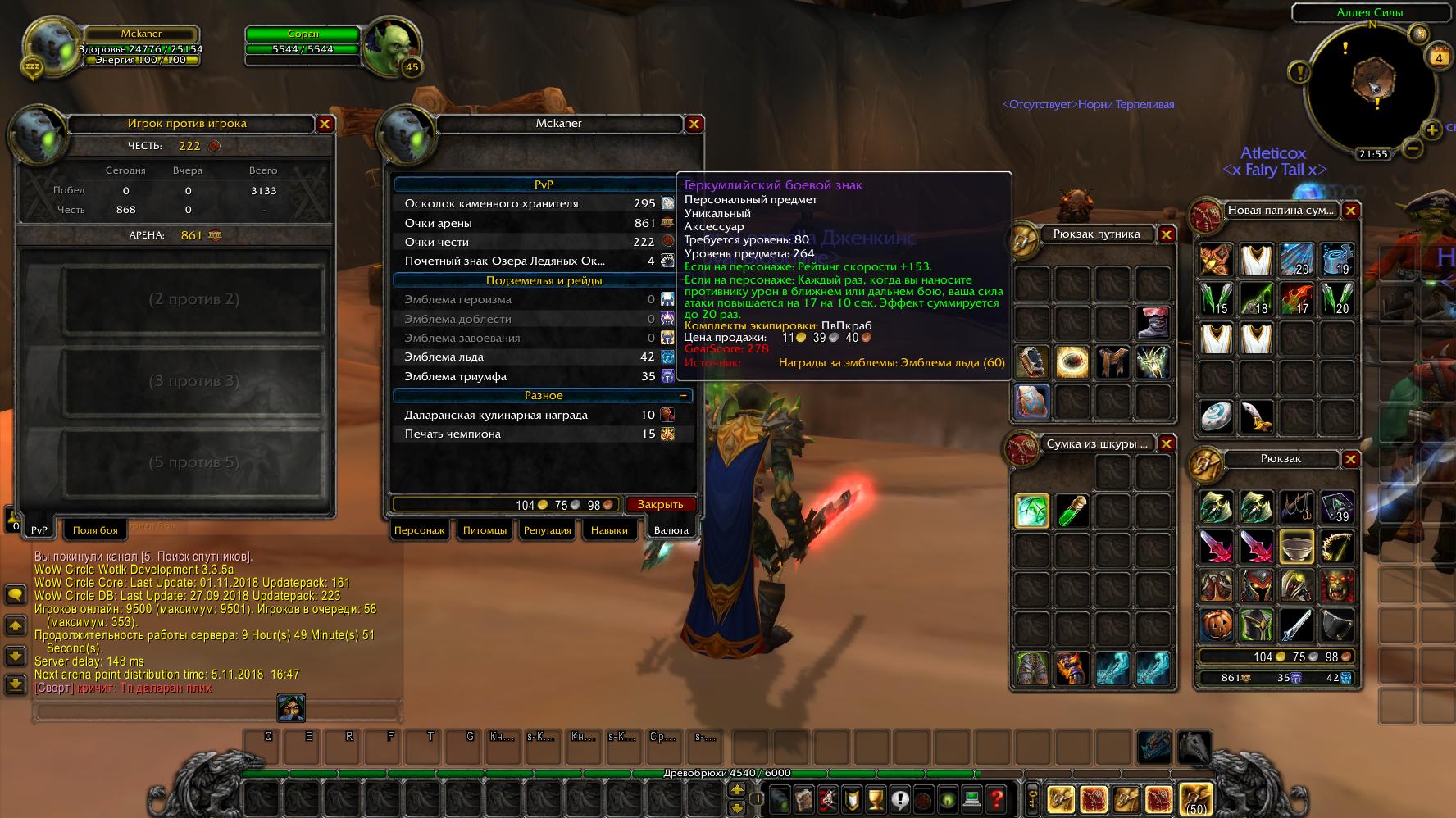Click the red Закрыть button
The width and height of the screenshot is (1456, 818).
(660, 504)
